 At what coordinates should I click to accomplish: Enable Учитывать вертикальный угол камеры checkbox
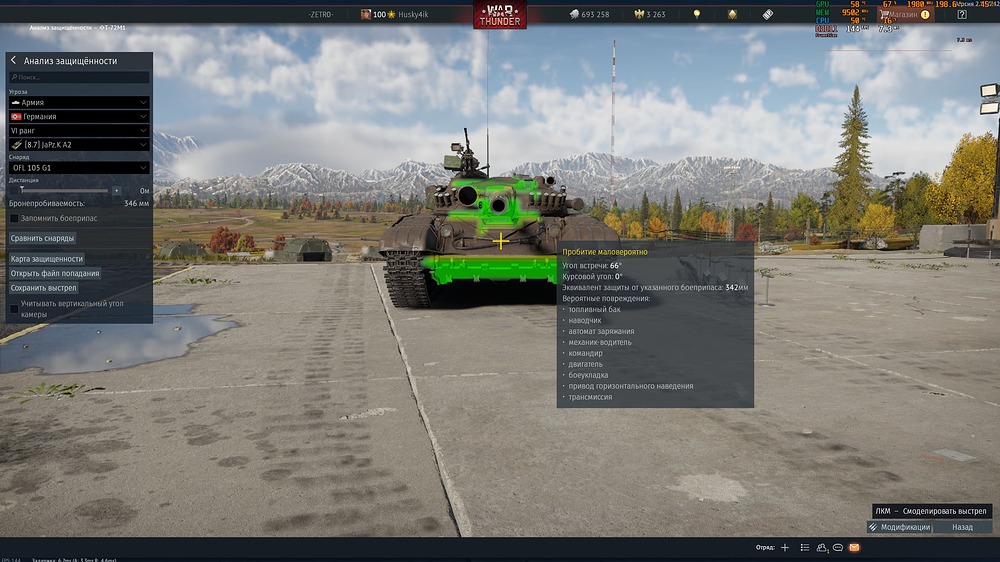point(14,308)
